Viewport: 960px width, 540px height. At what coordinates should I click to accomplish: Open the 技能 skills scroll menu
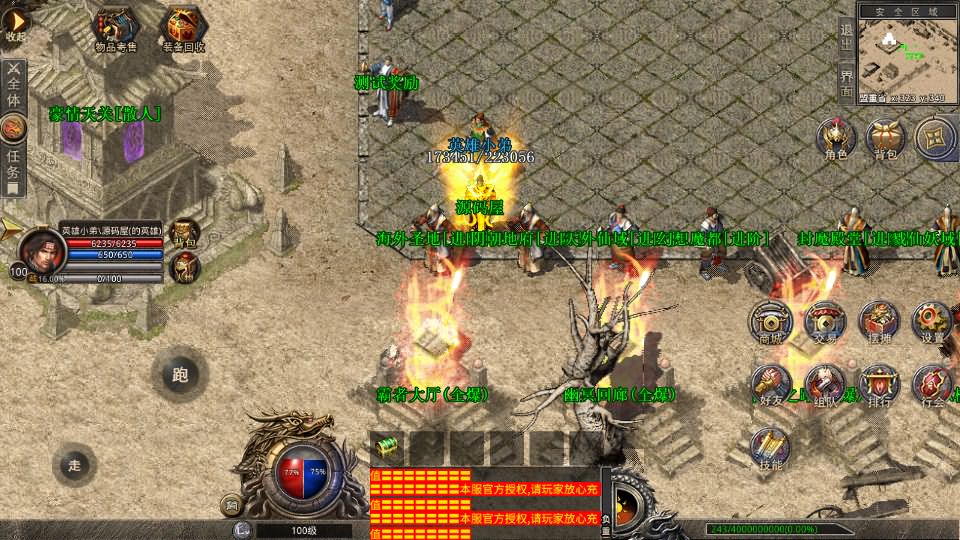tap(770, 448)
